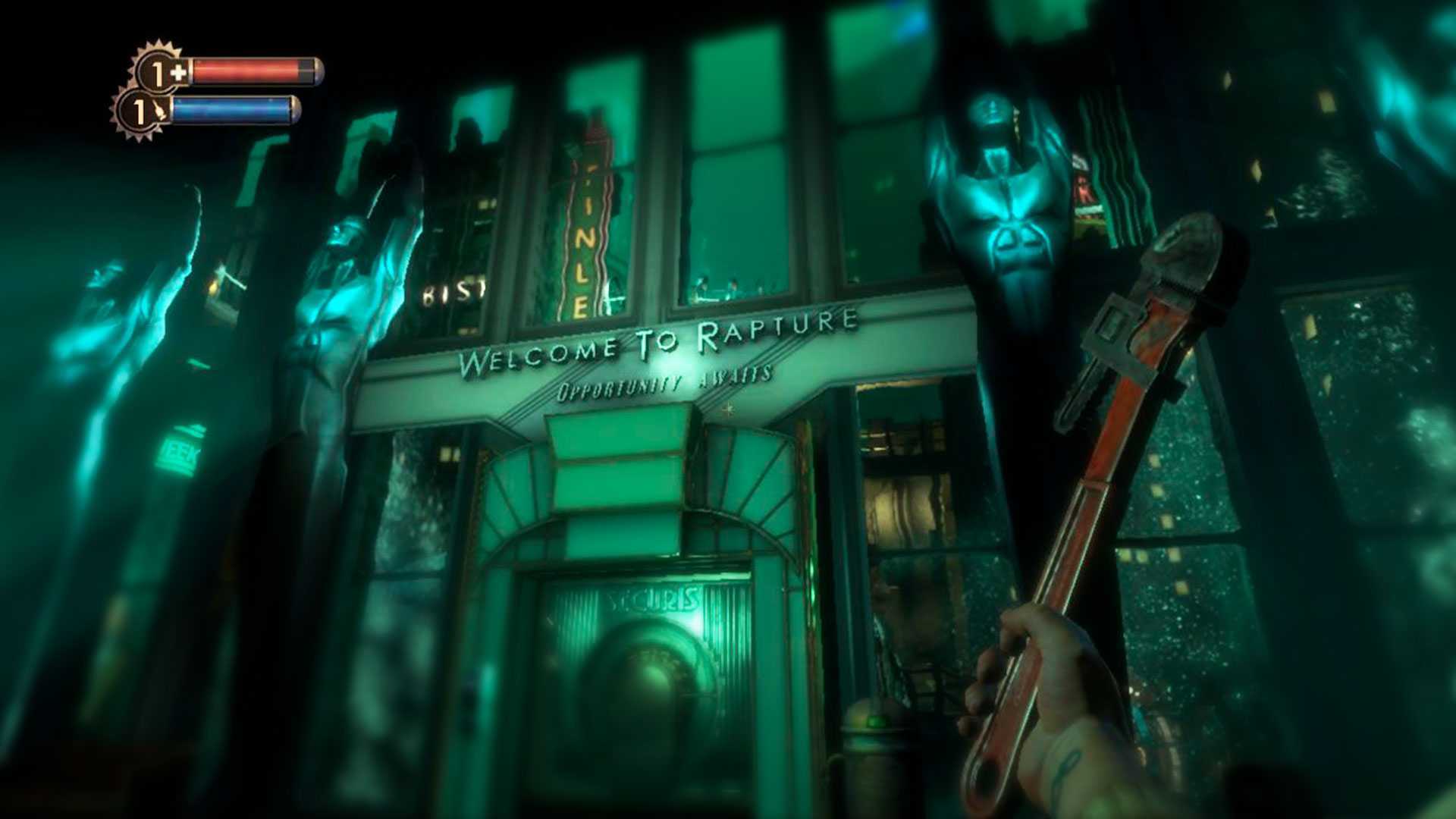Click the first aid kit gear icon
Screen dimensions: 1456x819
pyautogui.click(x=161, y=73)
